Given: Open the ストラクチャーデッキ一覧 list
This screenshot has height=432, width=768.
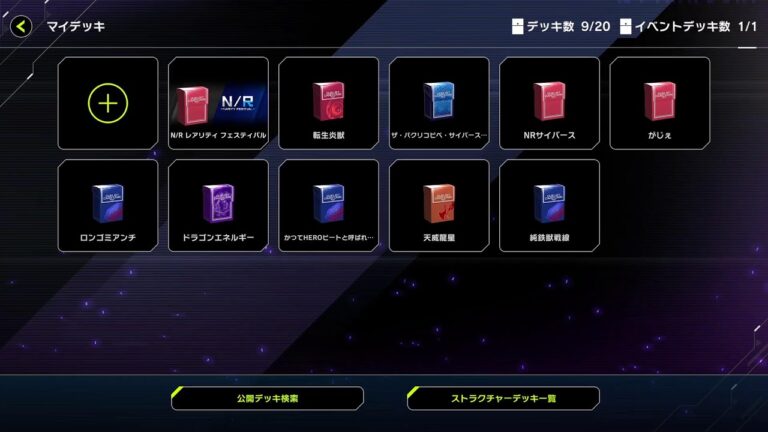Looking at the screenshot, I should [x=503, y=398].
